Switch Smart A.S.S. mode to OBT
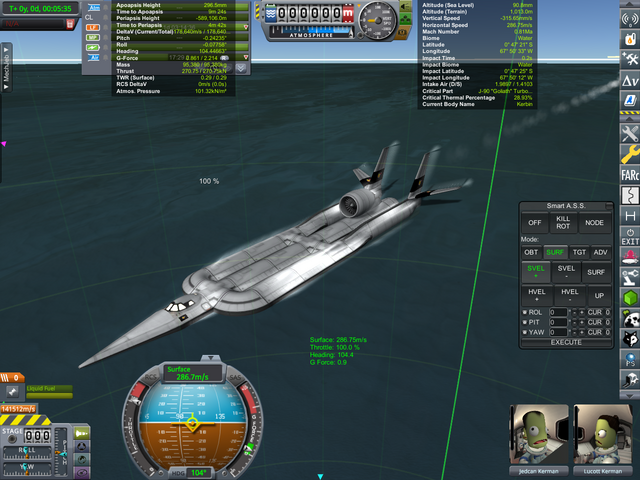Screen dimensions: 640x480 coord(532,252)
